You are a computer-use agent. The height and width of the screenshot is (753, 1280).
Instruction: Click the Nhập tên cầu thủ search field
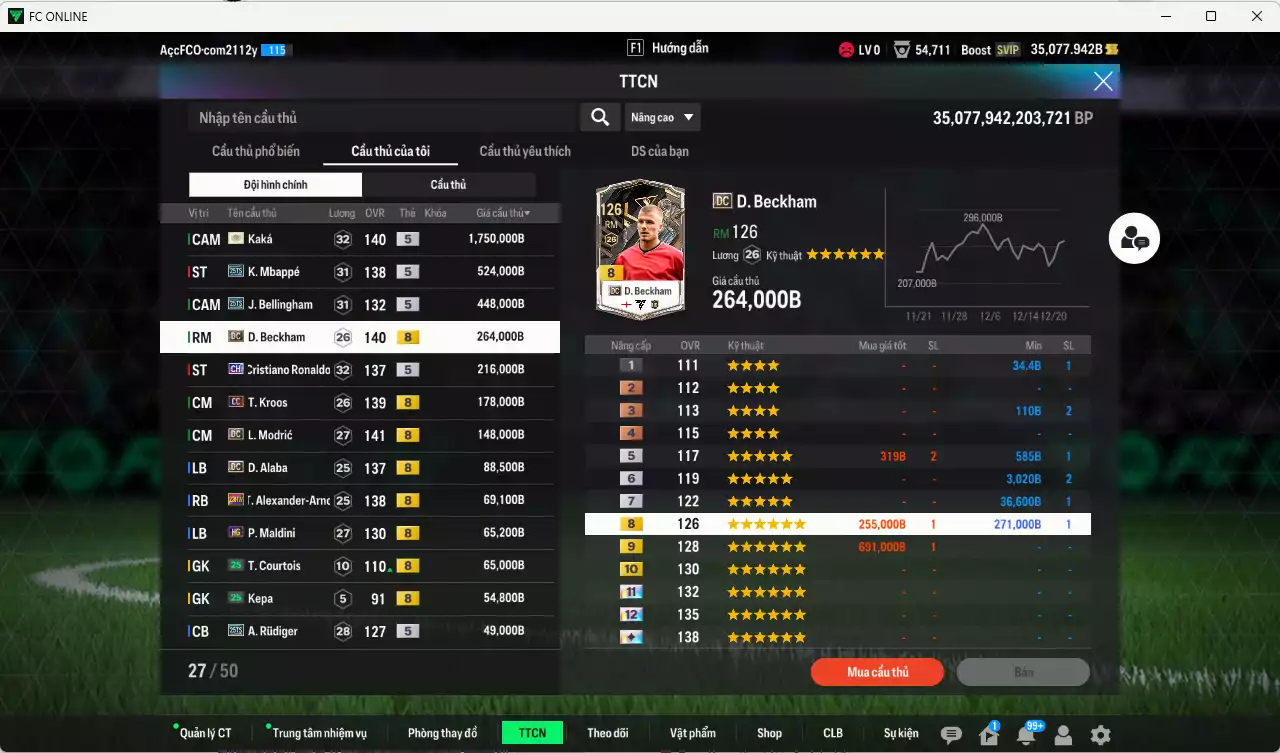[380, 117]
